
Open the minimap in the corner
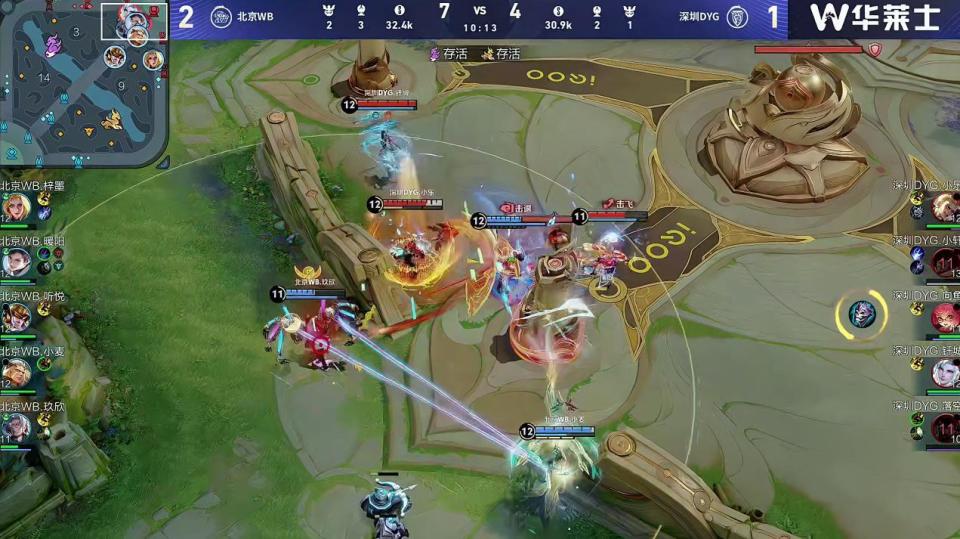[84, 83]
